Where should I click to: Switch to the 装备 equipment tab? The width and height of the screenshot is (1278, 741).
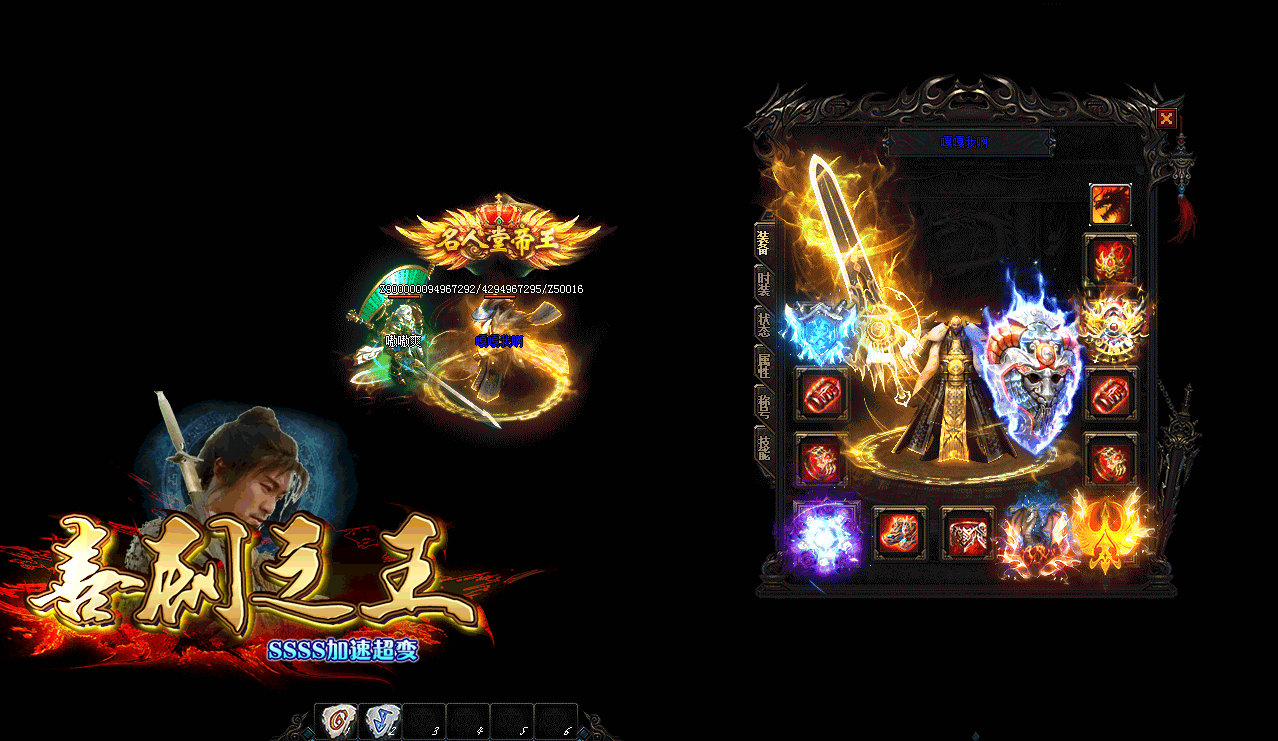tap(764, 242)
